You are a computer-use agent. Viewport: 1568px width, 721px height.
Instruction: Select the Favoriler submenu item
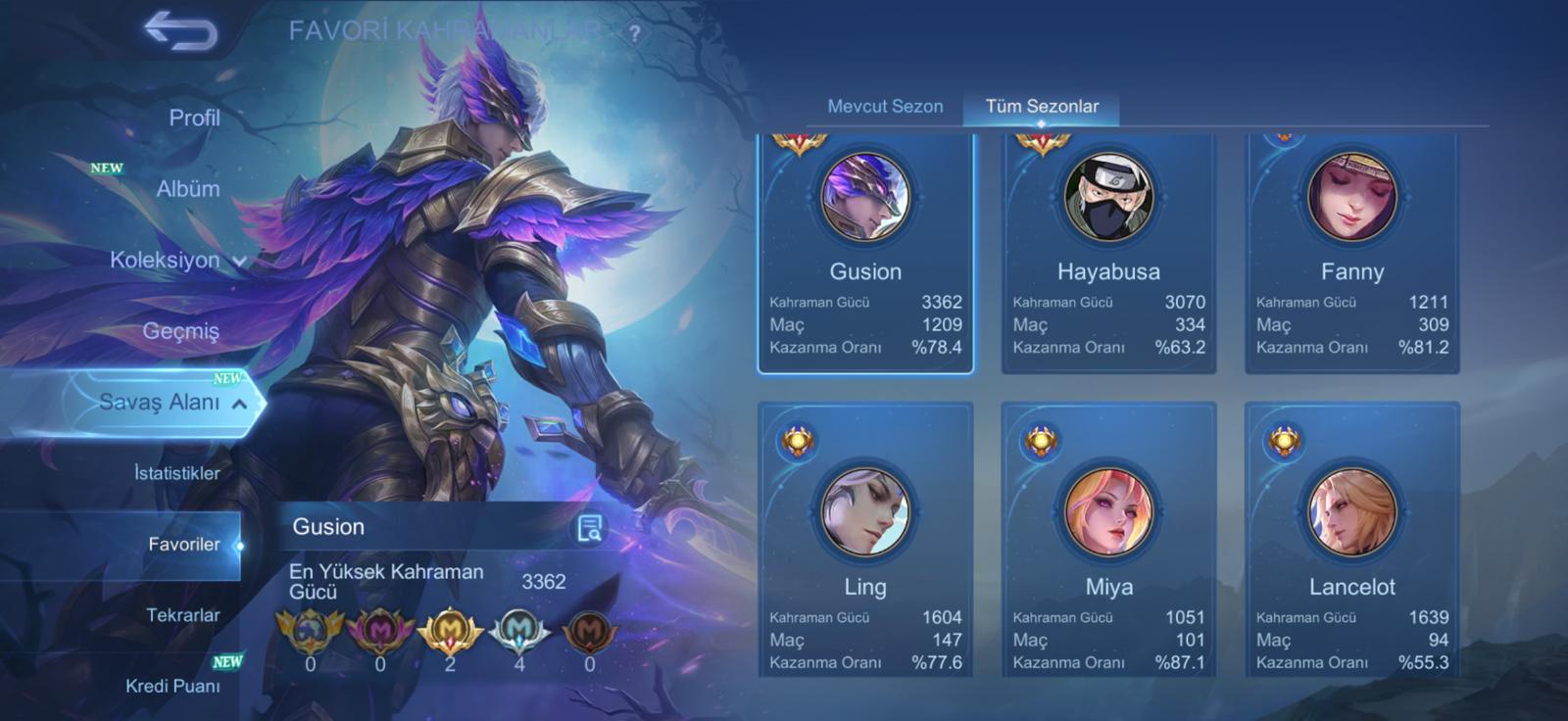coord(183,545)
